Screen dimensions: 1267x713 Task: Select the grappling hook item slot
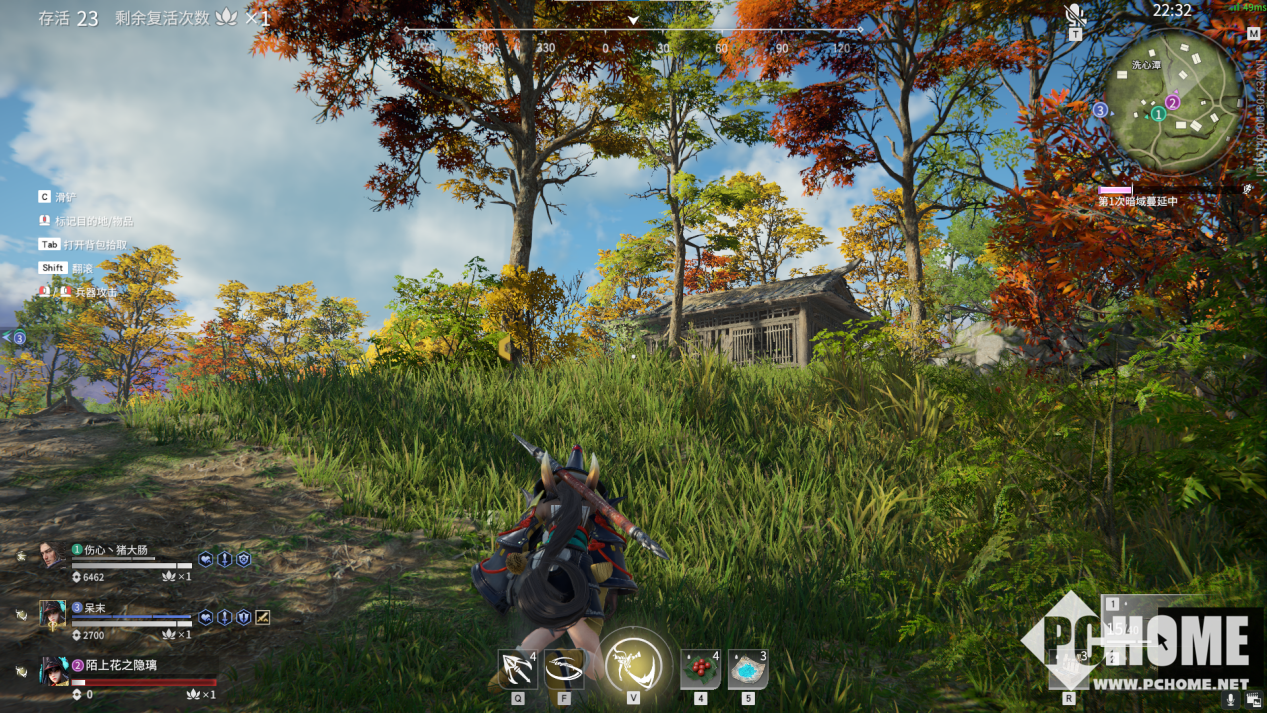click(x=517, y=669)
